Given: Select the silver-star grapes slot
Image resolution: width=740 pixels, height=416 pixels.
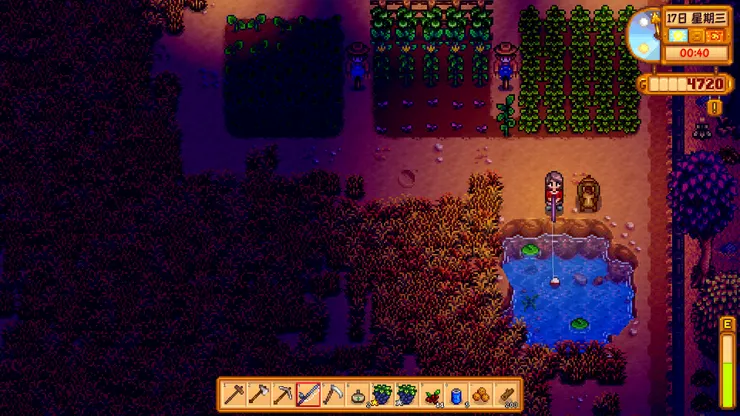Looking at the screenshot, I should coord(407,395).
